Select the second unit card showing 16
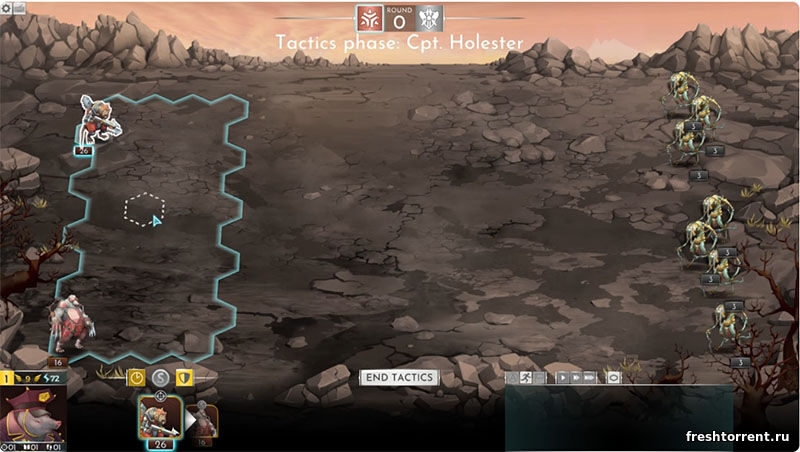The image size is (800, 452). point(203,419)
